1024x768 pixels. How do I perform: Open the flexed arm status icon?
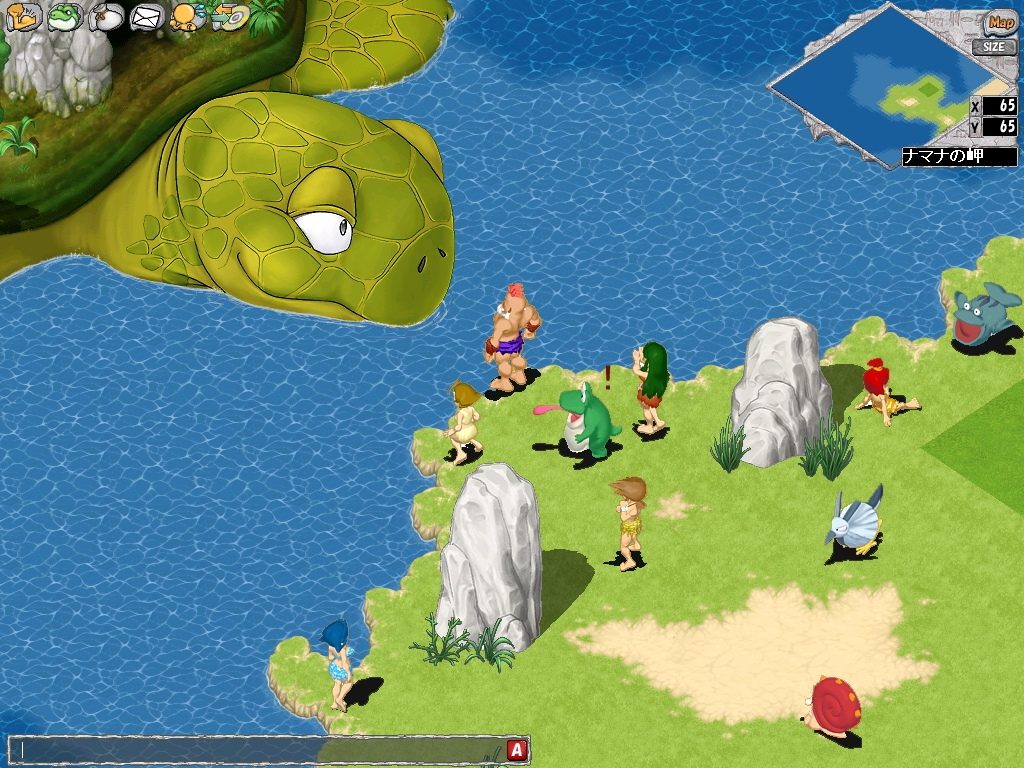click(x=23, y=17)
